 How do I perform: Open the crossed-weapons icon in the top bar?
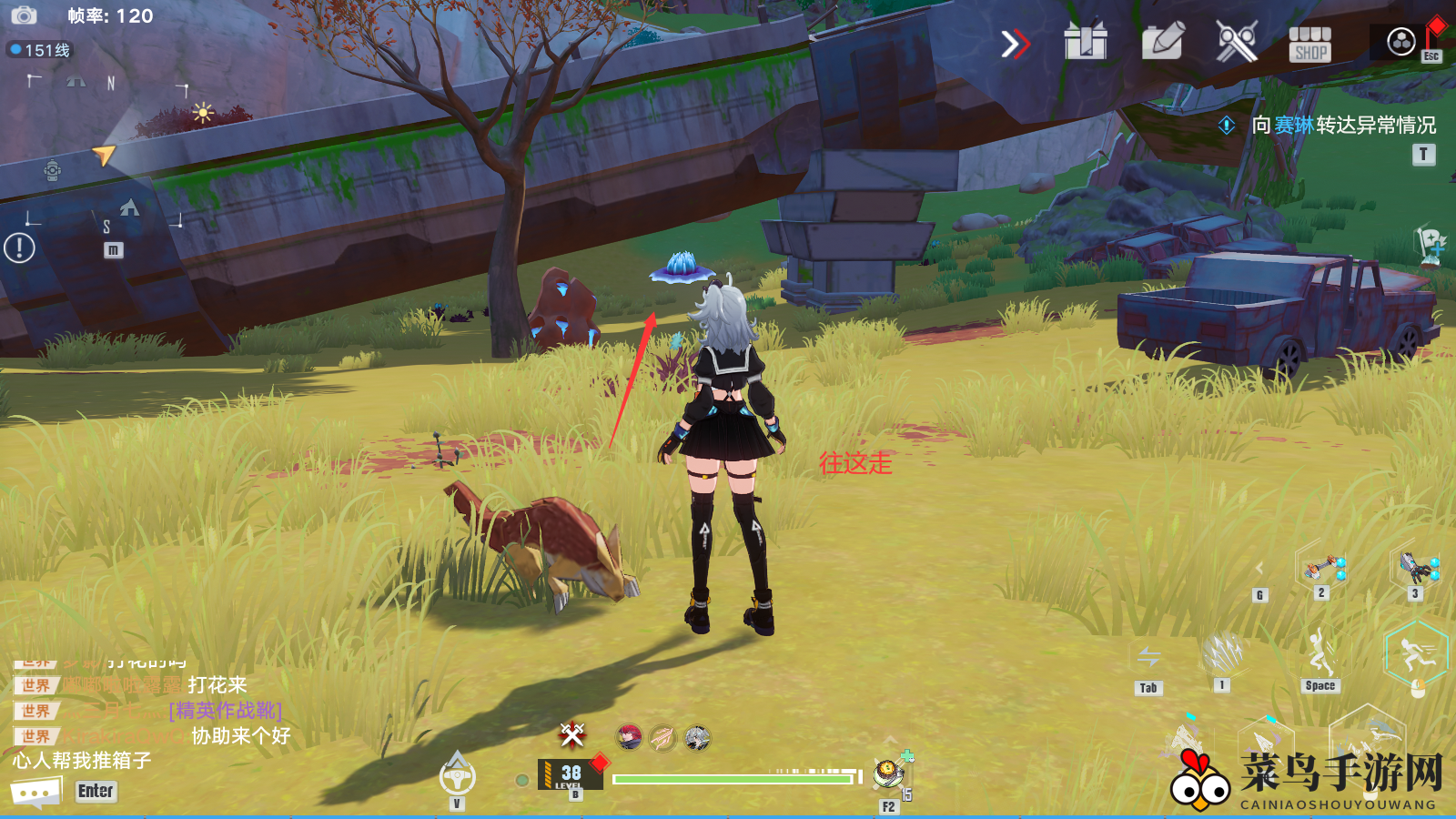coord(1237,41)
